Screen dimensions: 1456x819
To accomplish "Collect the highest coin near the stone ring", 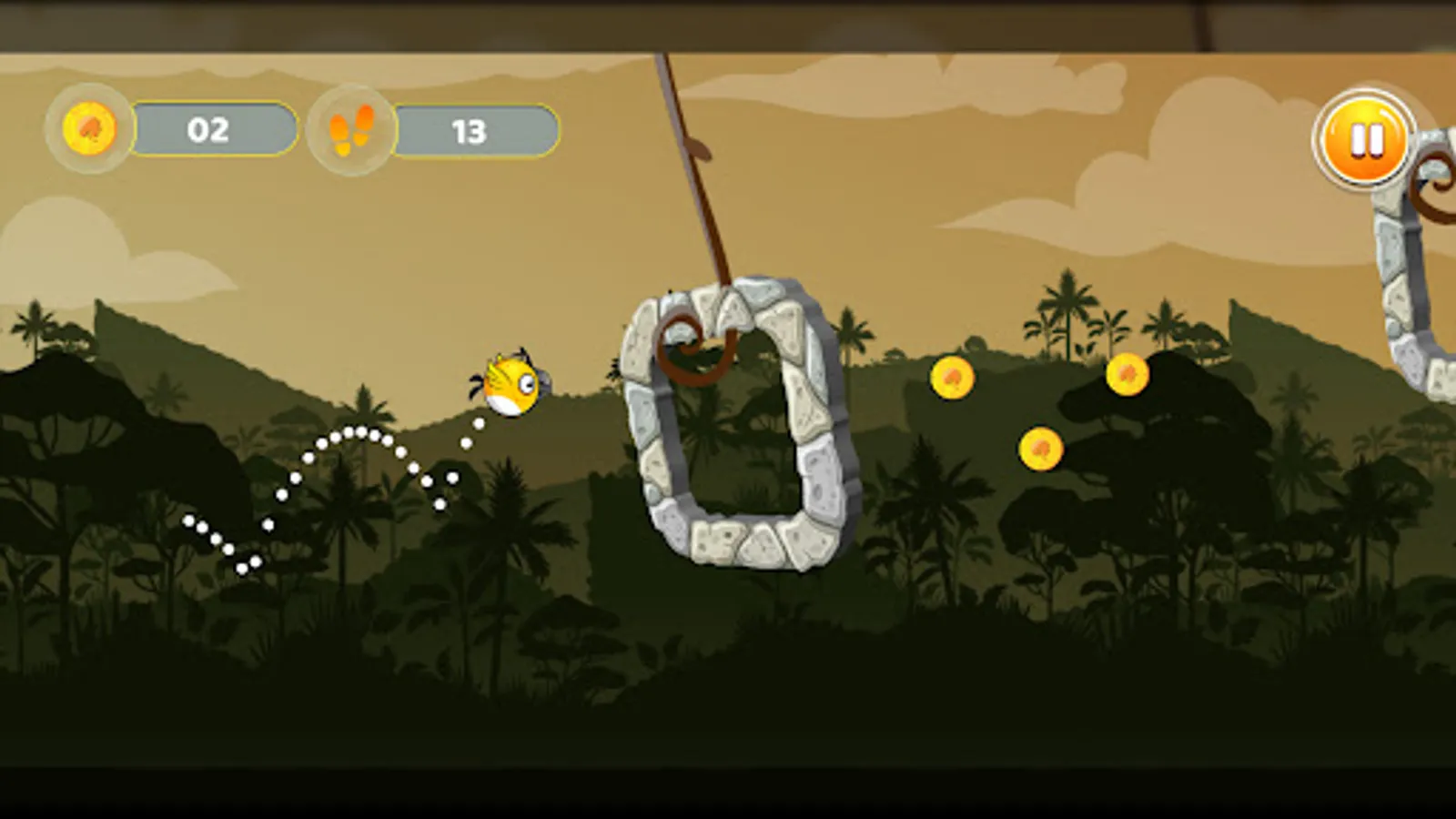I will point(954,376).
